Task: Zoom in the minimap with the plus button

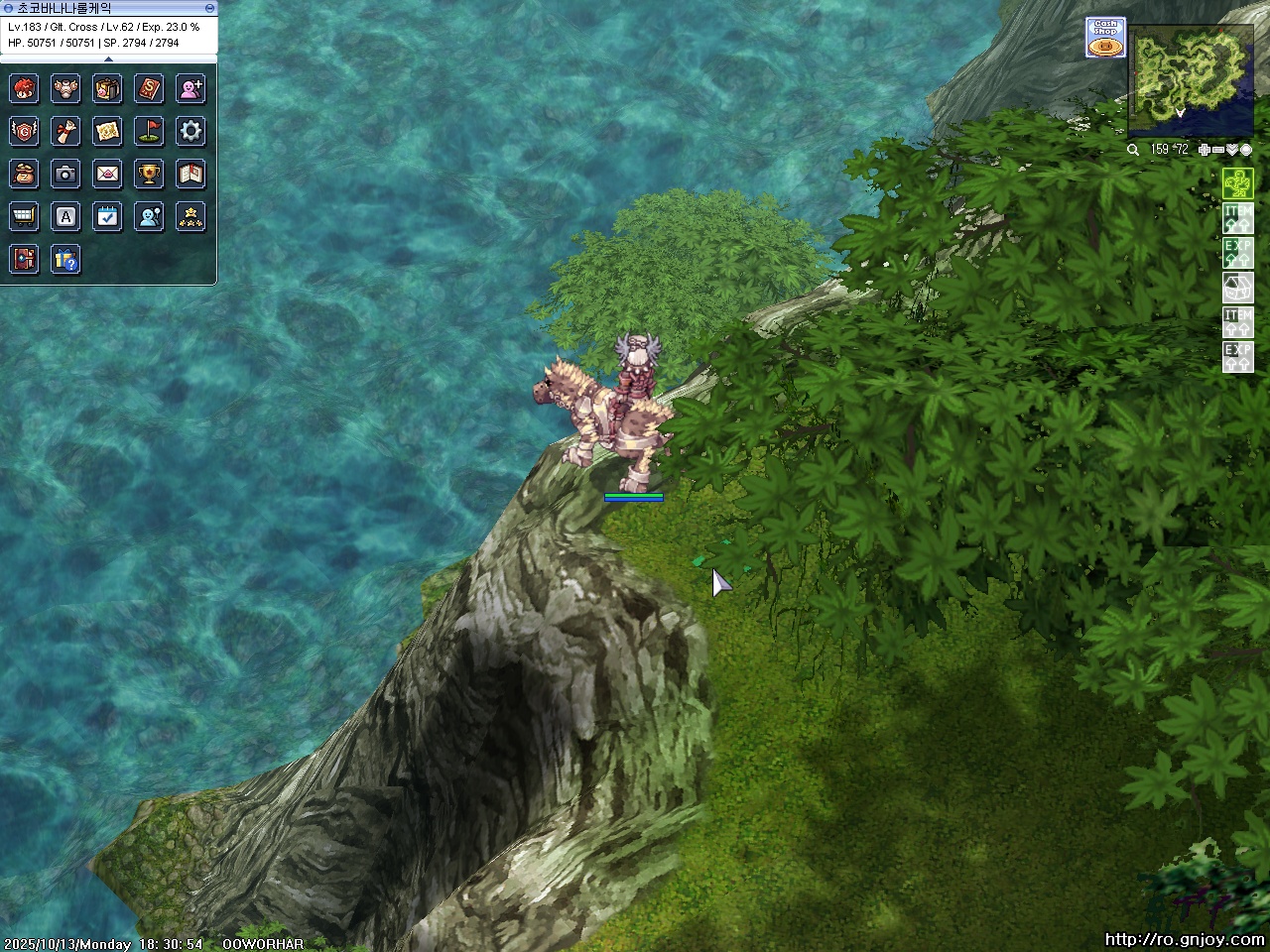Action: click(x=1204, y=150)
